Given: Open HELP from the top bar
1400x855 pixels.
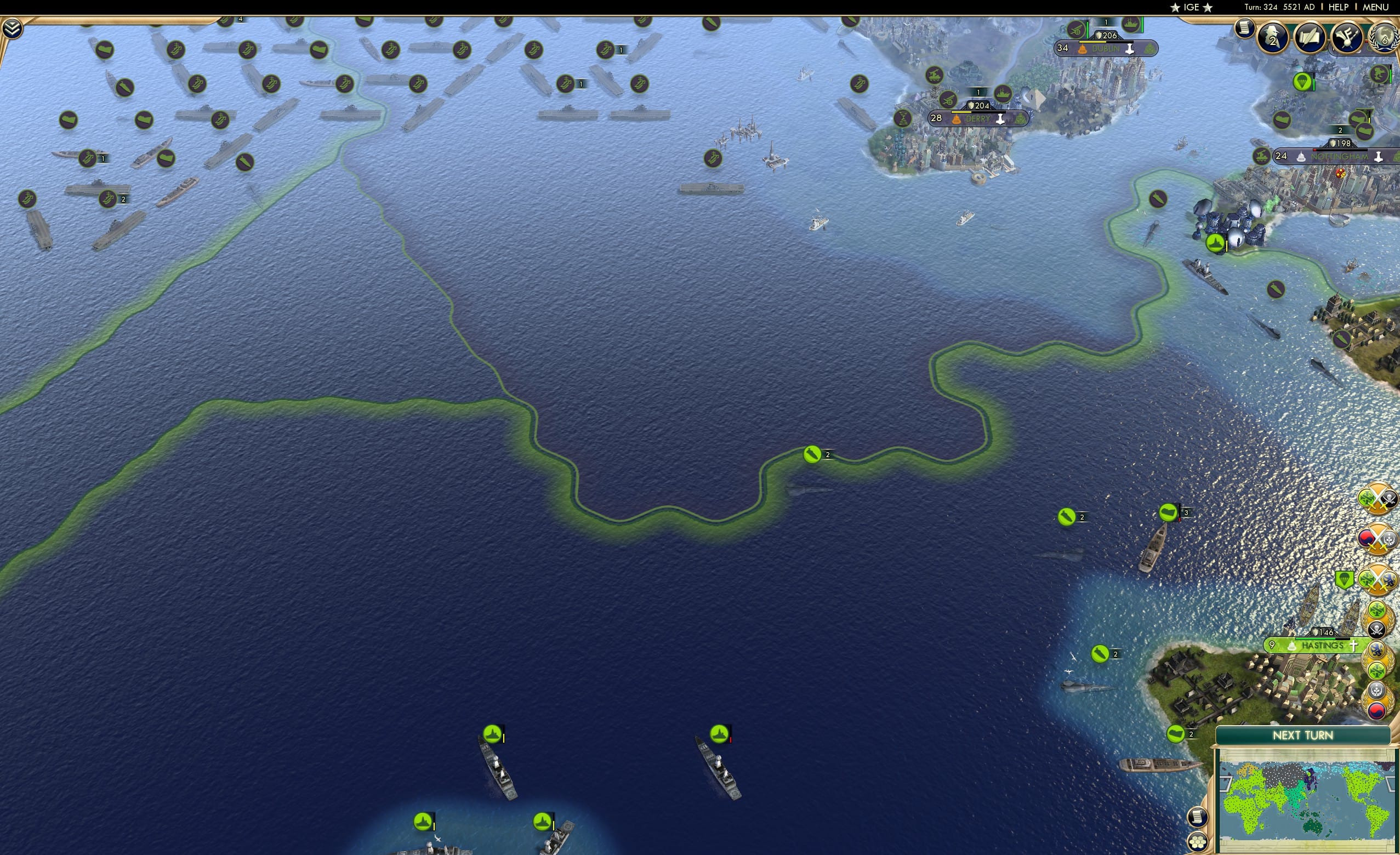Looking at the screenshot, I should pos(1339,7).
